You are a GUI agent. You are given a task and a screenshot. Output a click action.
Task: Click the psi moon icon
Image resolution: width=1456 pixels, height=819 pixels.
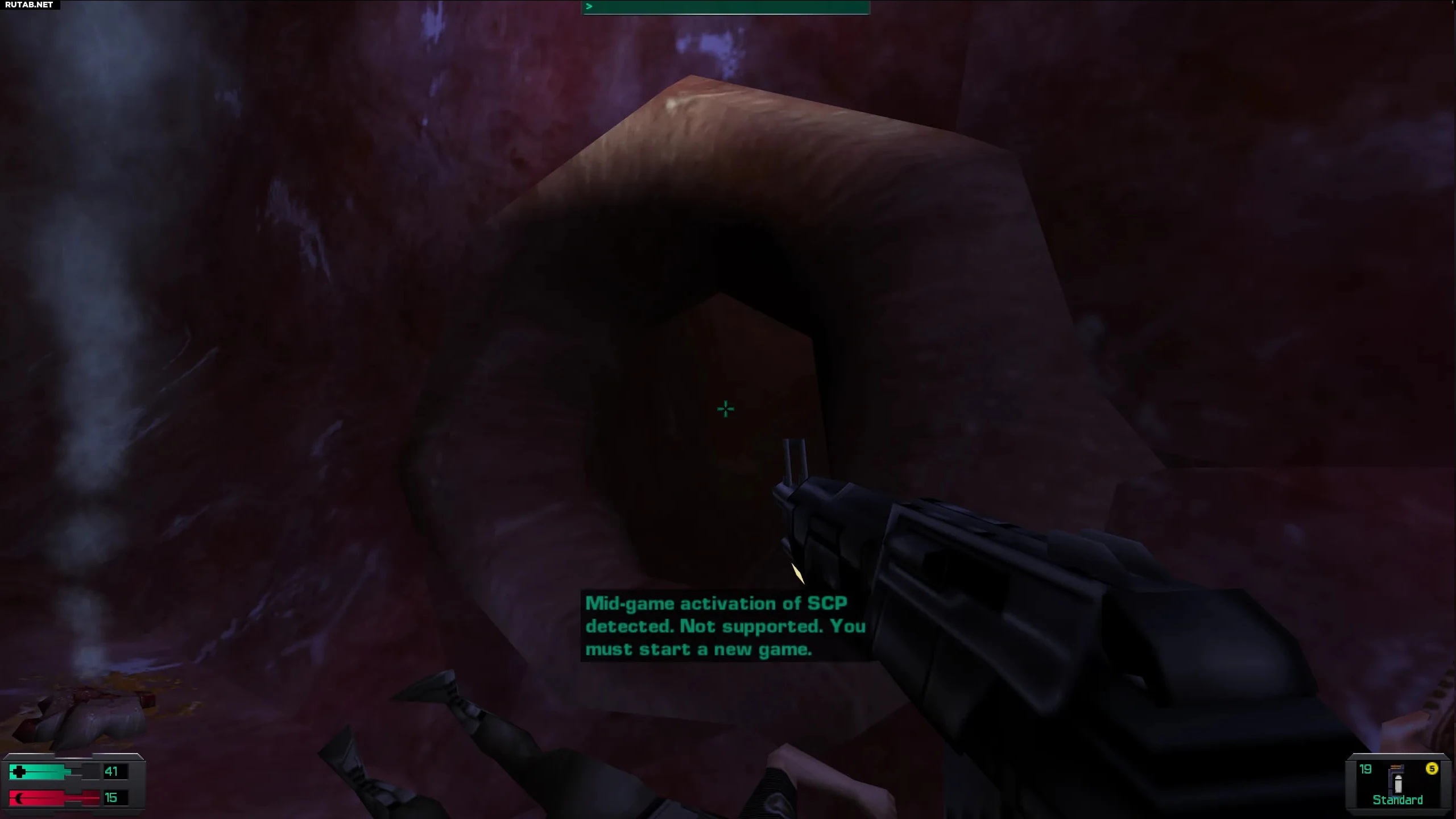(19, 798)
